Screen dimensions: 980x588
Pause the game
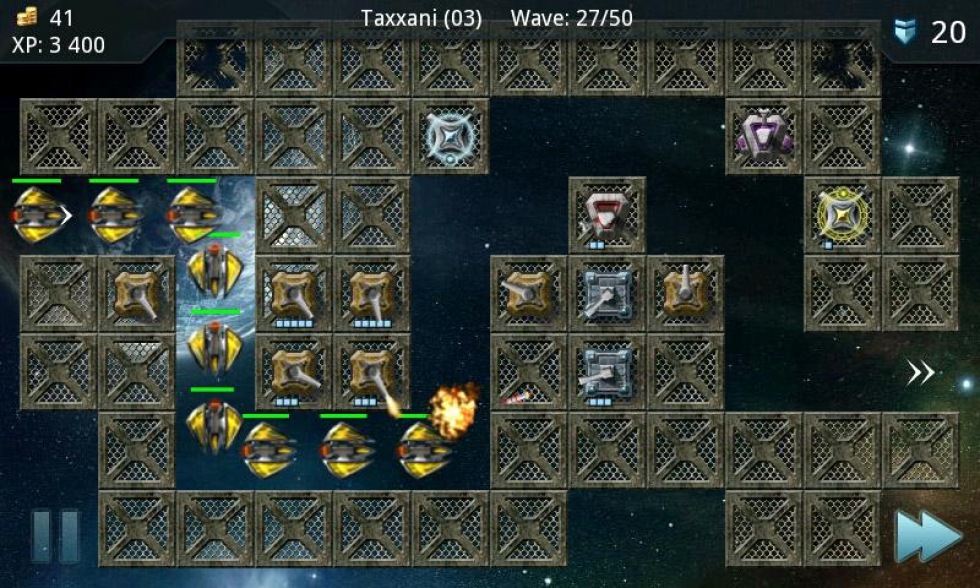pos(56,536)
